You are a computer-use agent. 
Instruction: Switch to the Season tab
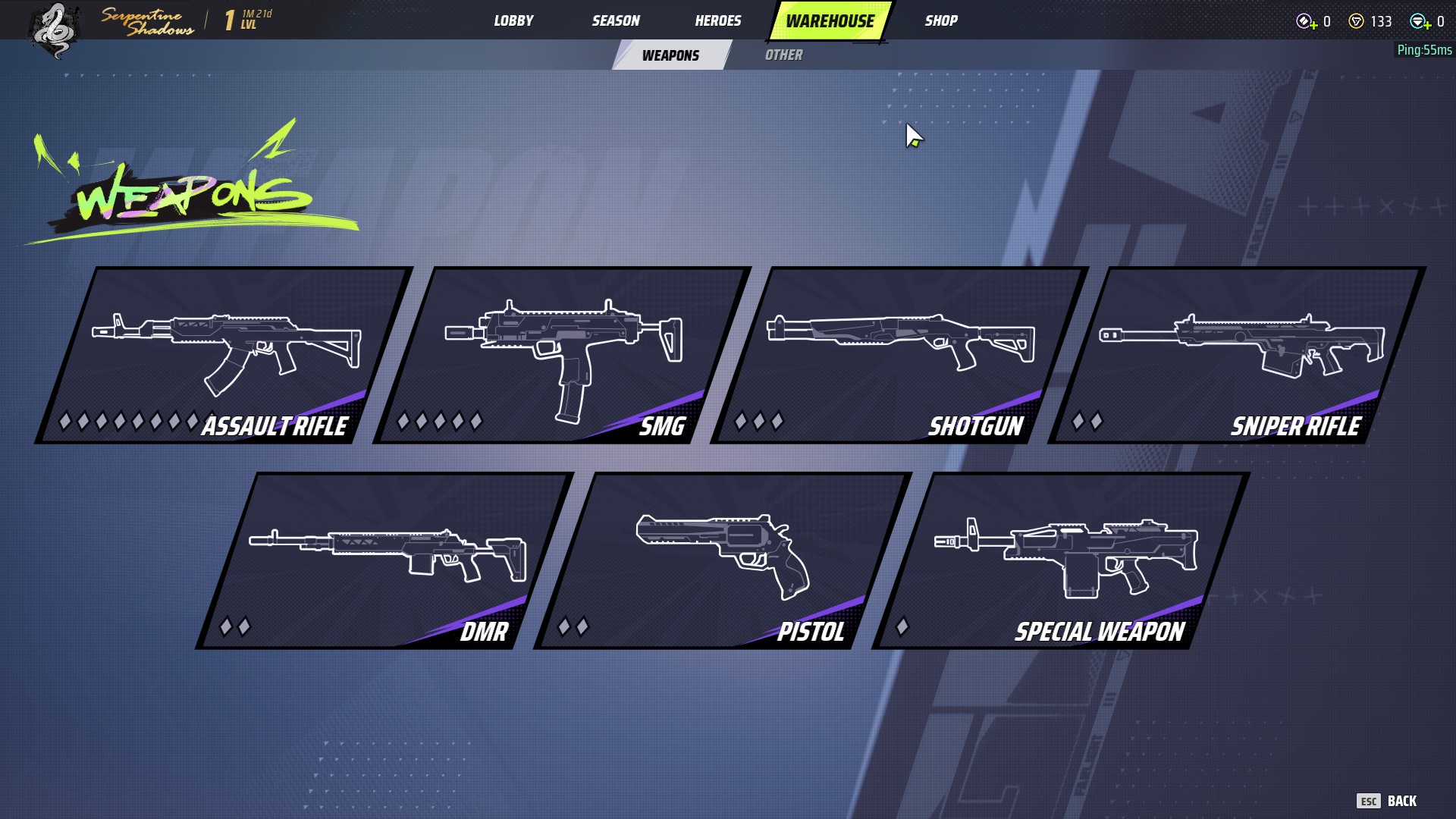(x=615, y=20)
